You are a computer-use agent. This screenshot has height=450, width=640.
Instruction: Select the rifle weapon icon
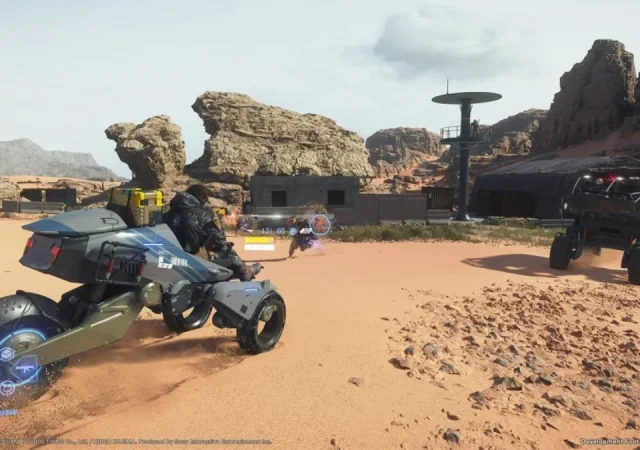24,370
